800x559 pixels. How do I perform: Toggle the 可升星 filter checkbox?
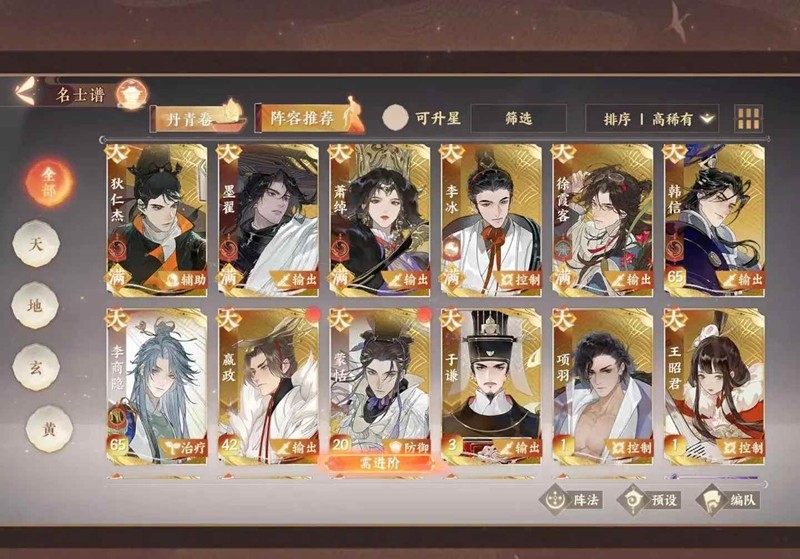coord(397,118)
